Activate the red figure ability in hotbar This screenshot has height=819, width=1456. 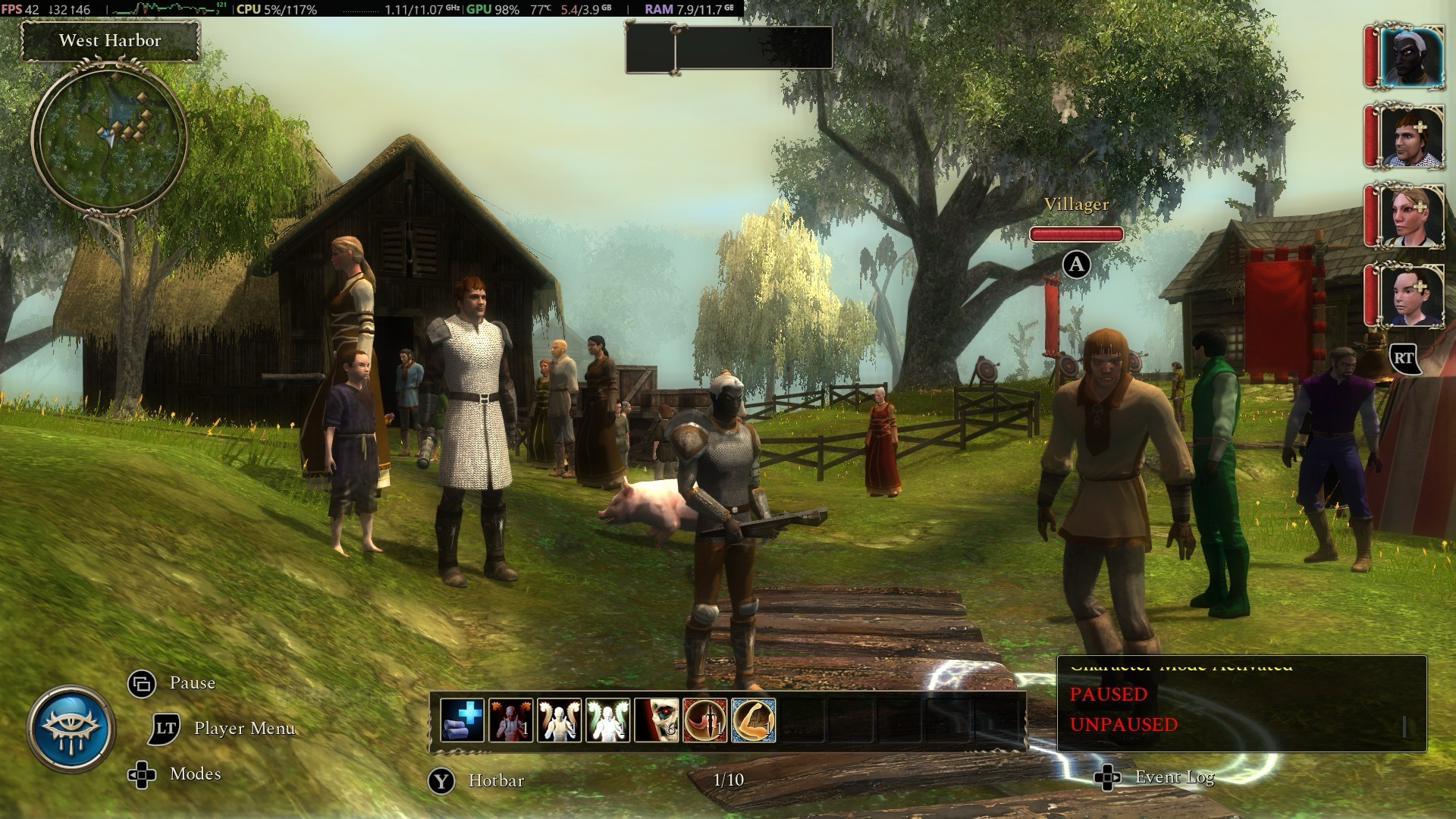(x=510, y=720)
